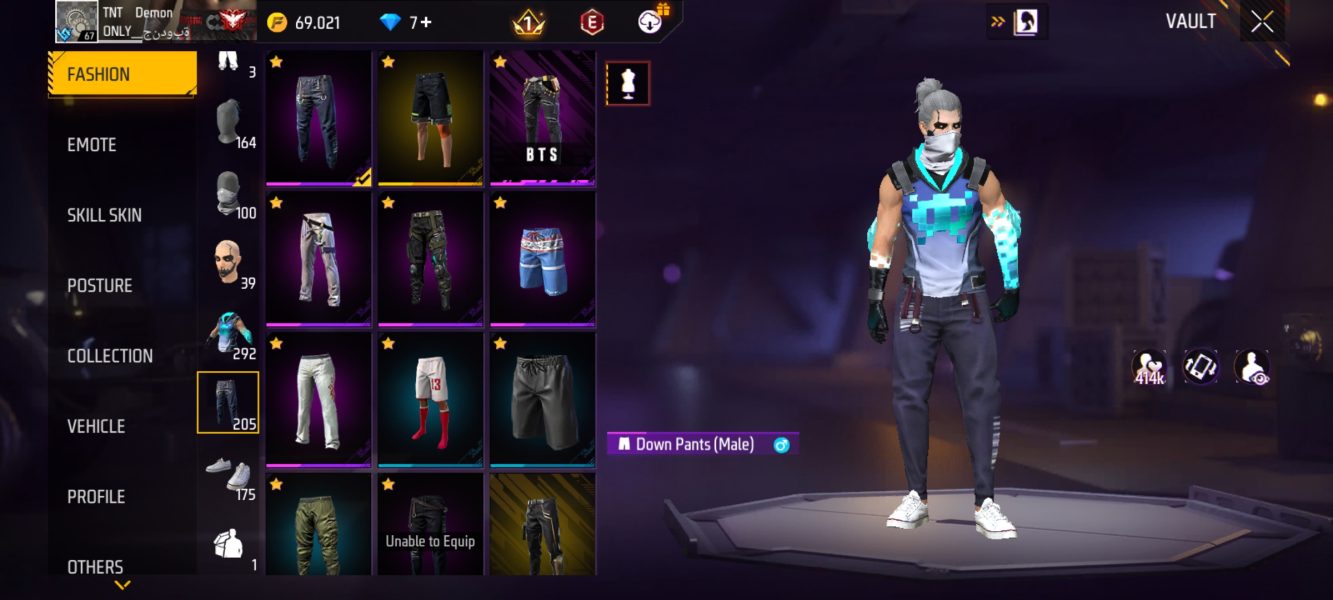Tap the 414k likes icon
The width and height of the screenshot is (1333, 600).
[1149, 367]
